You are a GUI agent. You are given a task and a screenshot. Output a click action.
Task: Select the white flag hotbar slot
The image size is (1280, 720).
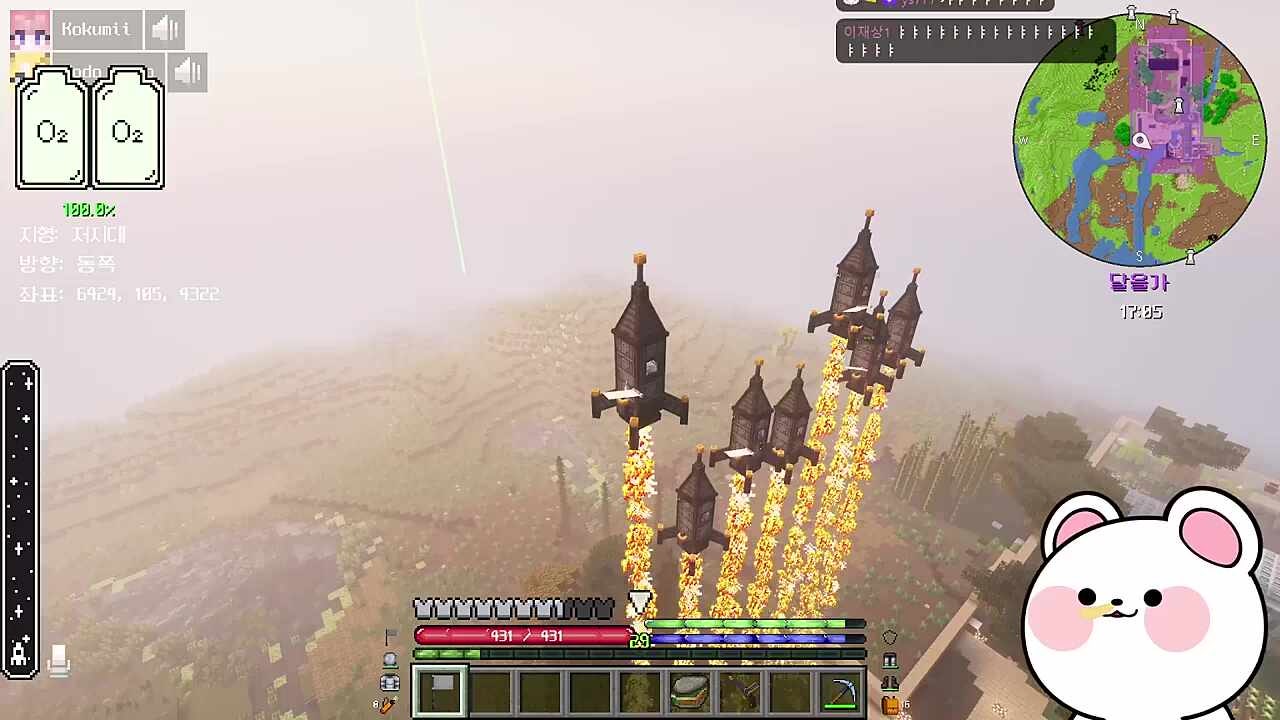click(440, 691)
